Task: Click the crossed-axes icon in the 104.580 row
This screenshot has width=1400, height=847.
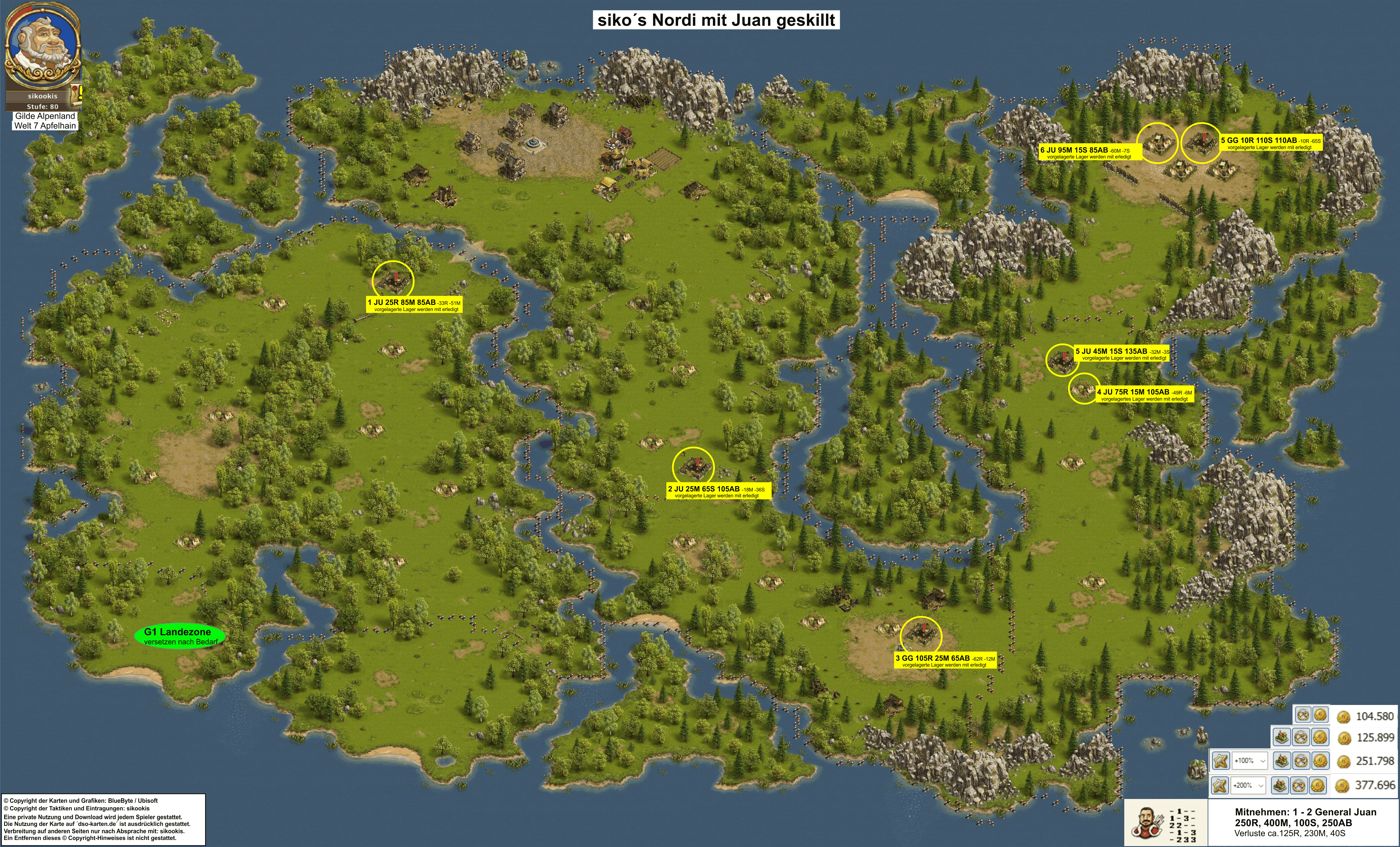Action: [1303, 715]
